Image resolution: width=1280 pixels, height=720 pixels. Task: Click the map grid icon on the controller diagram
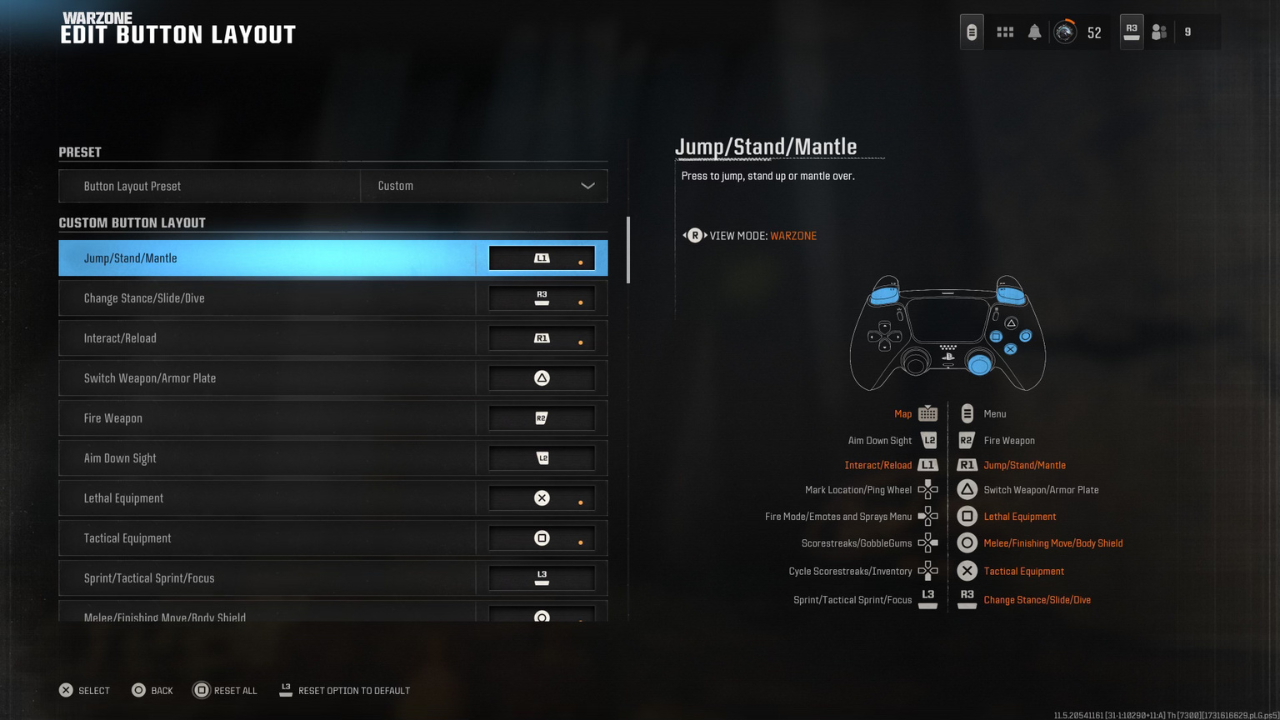(x=926, y=413)
